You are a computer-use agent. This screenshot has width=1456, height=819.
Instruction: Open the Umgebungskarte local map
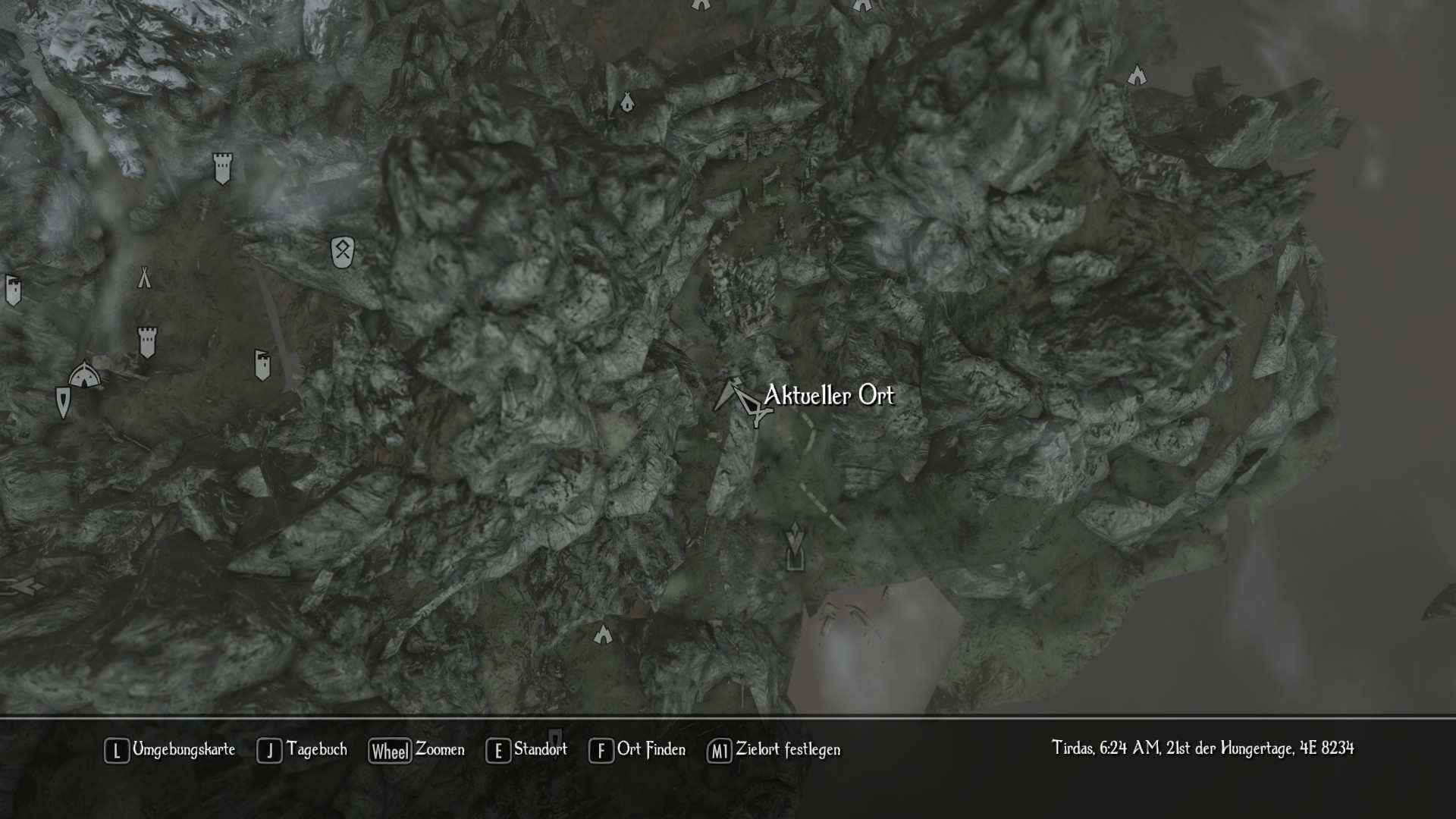point(170,750)
